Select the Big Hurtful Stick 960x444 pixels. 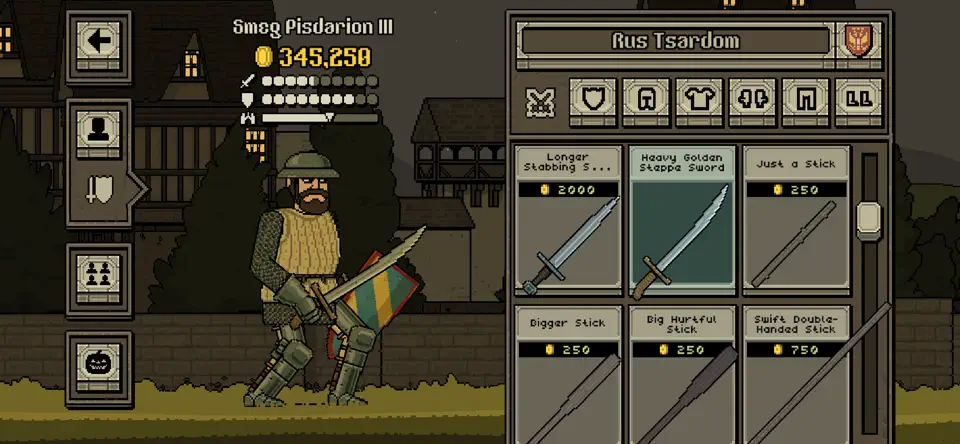pos(683,374)
